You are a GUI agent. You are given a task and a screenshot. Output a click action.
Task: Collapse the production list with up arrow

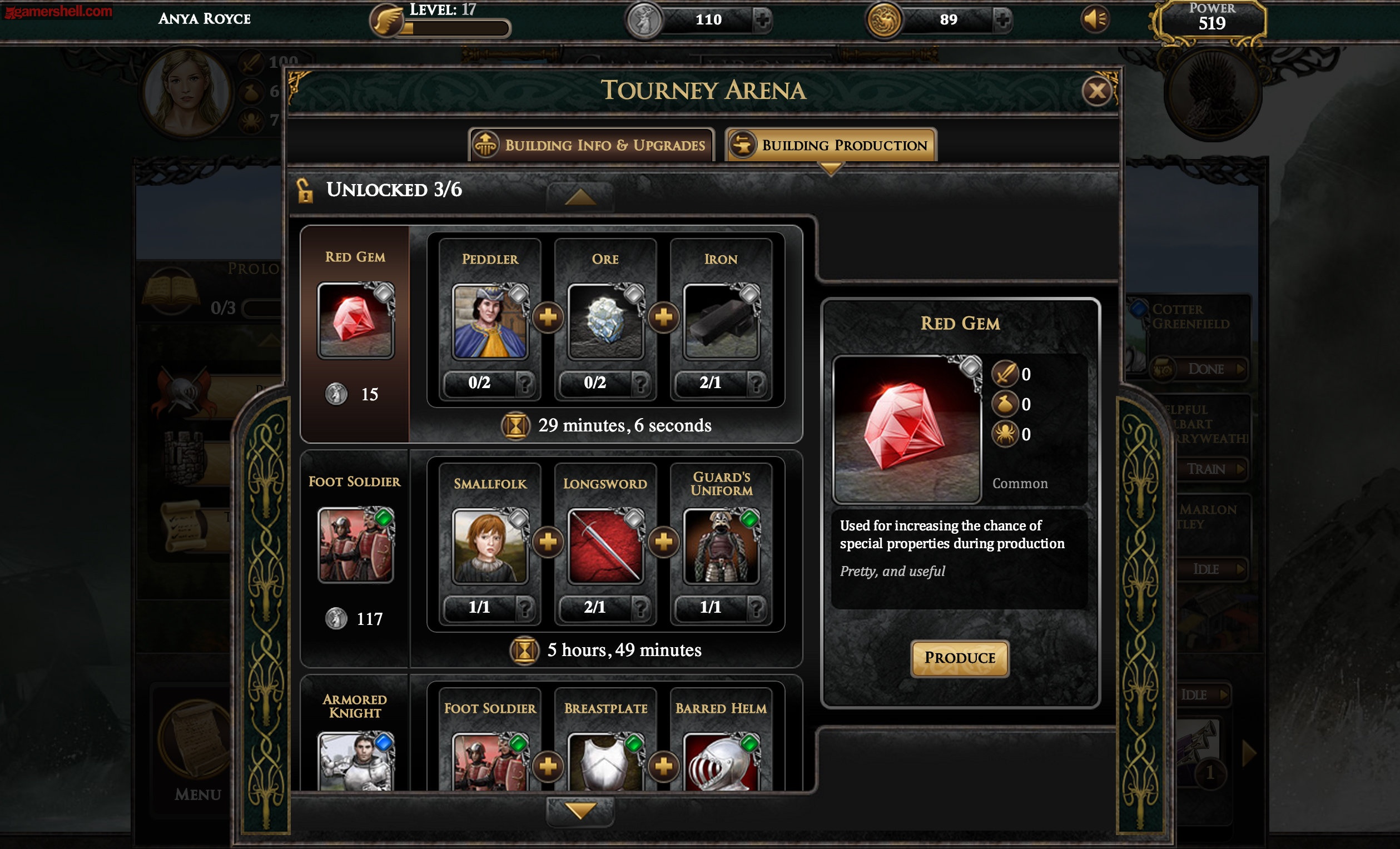579,197
